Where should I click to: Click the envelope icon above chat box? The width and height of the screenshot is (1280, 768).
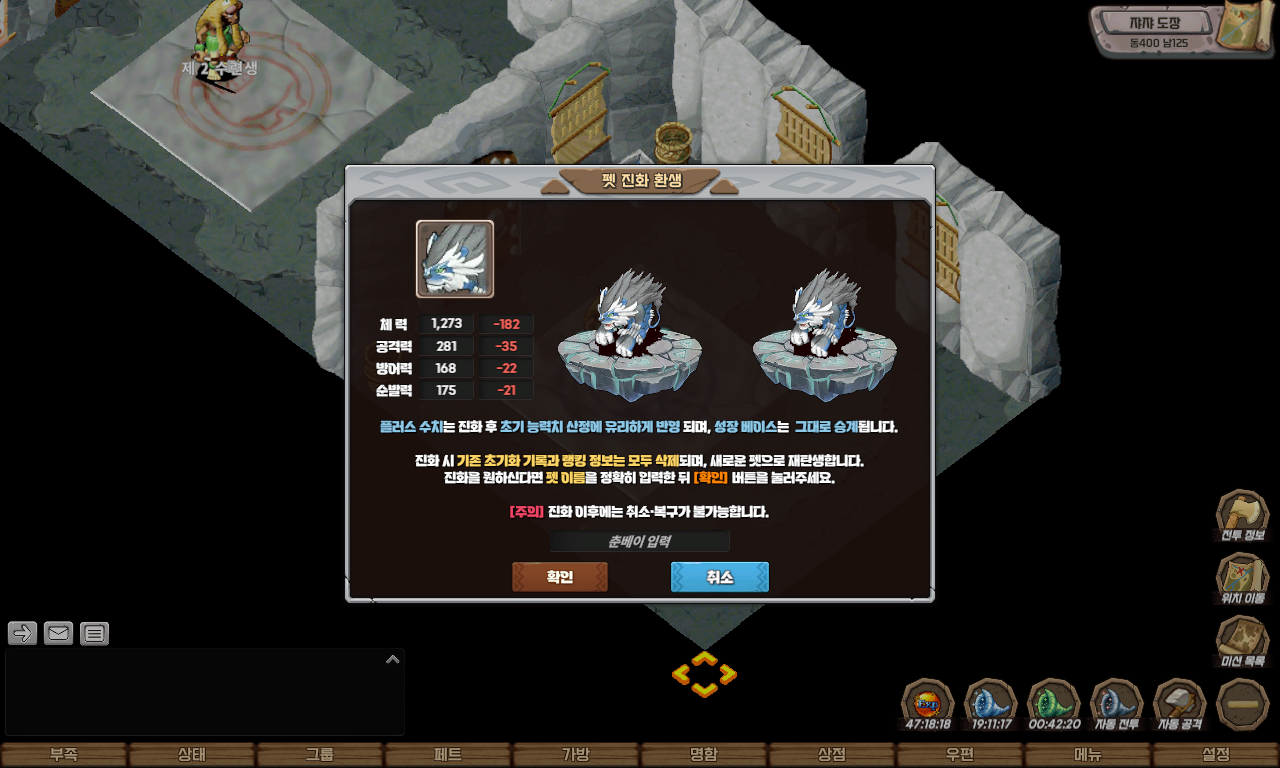59,633
